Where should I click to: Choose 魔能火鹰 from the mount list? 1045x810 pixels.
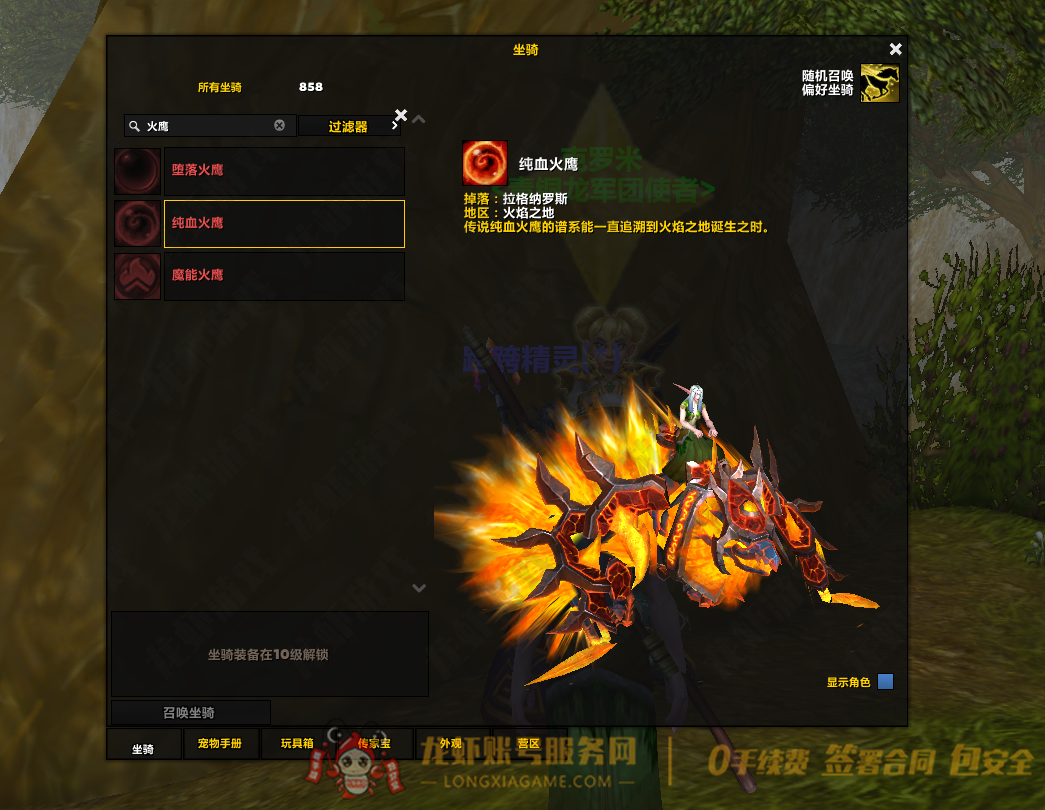284,276
